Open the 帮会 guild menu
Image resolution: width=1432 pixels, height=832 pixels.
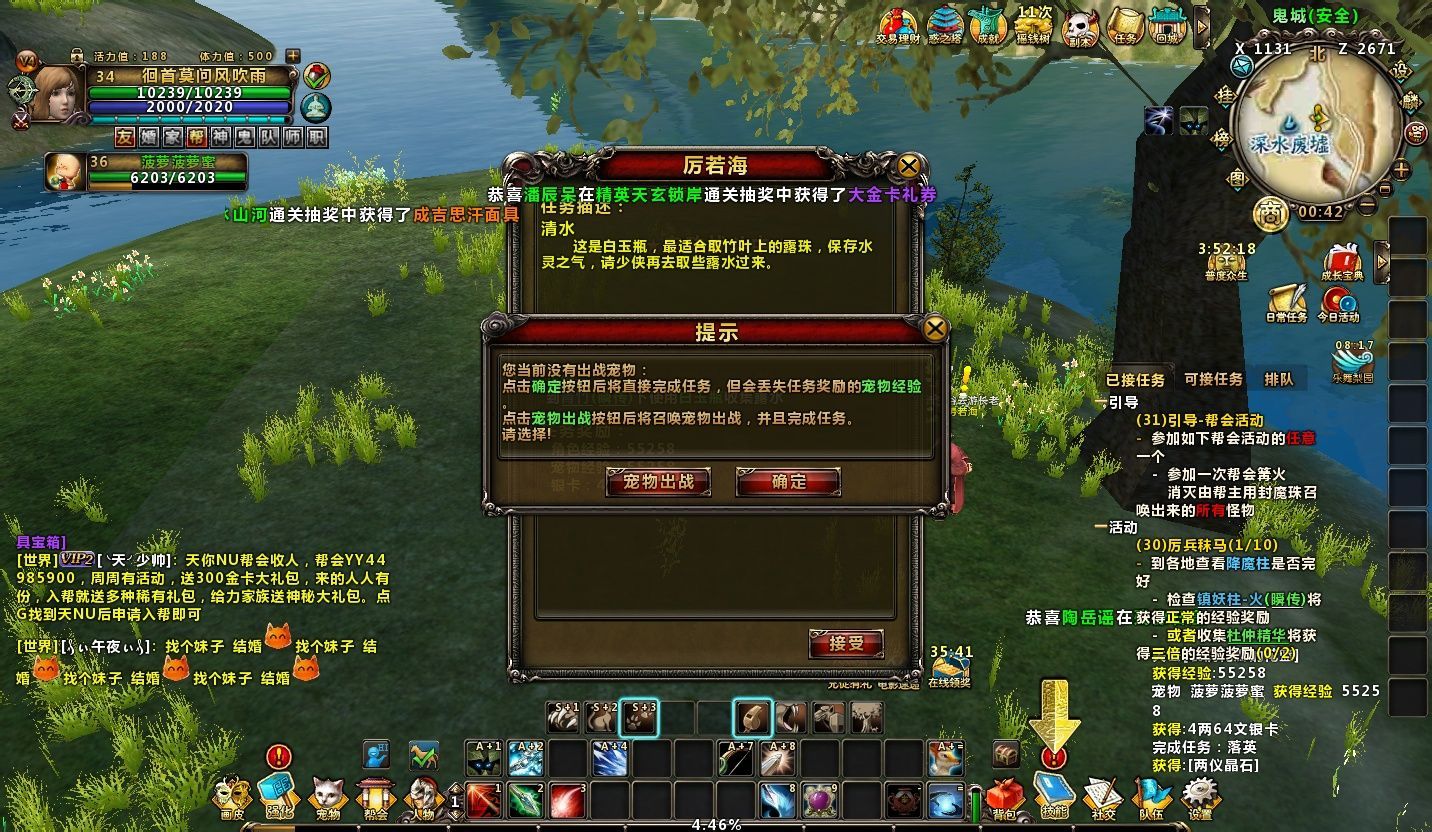click(375, 797)
